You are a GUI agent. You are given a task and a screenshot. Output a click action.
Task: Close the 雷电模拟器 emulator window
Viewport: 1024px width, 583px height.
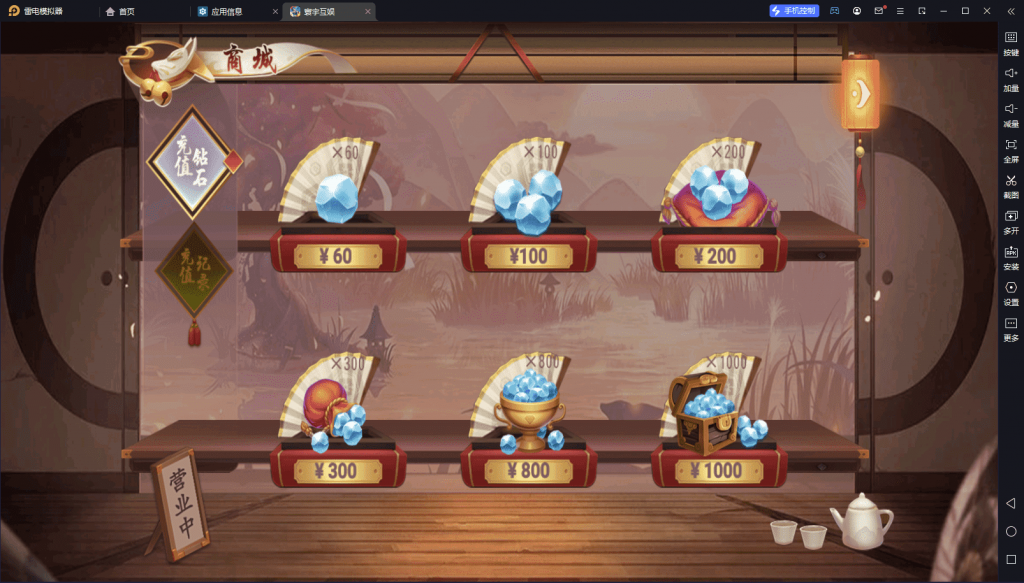[x=987, y=10]
